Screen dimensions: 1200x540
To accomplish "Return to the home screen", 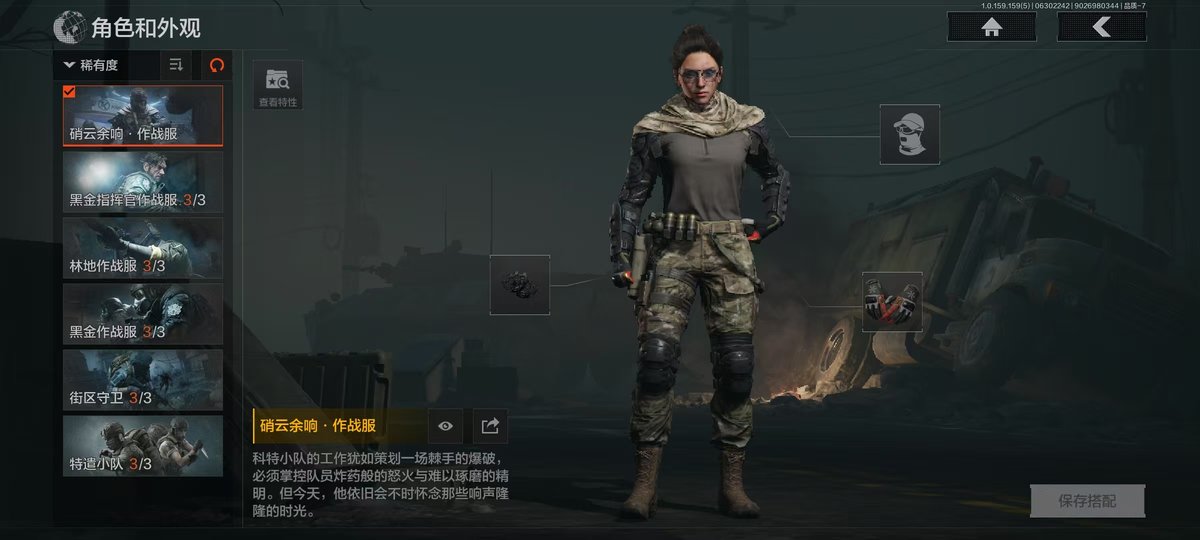I will (991, 27).
